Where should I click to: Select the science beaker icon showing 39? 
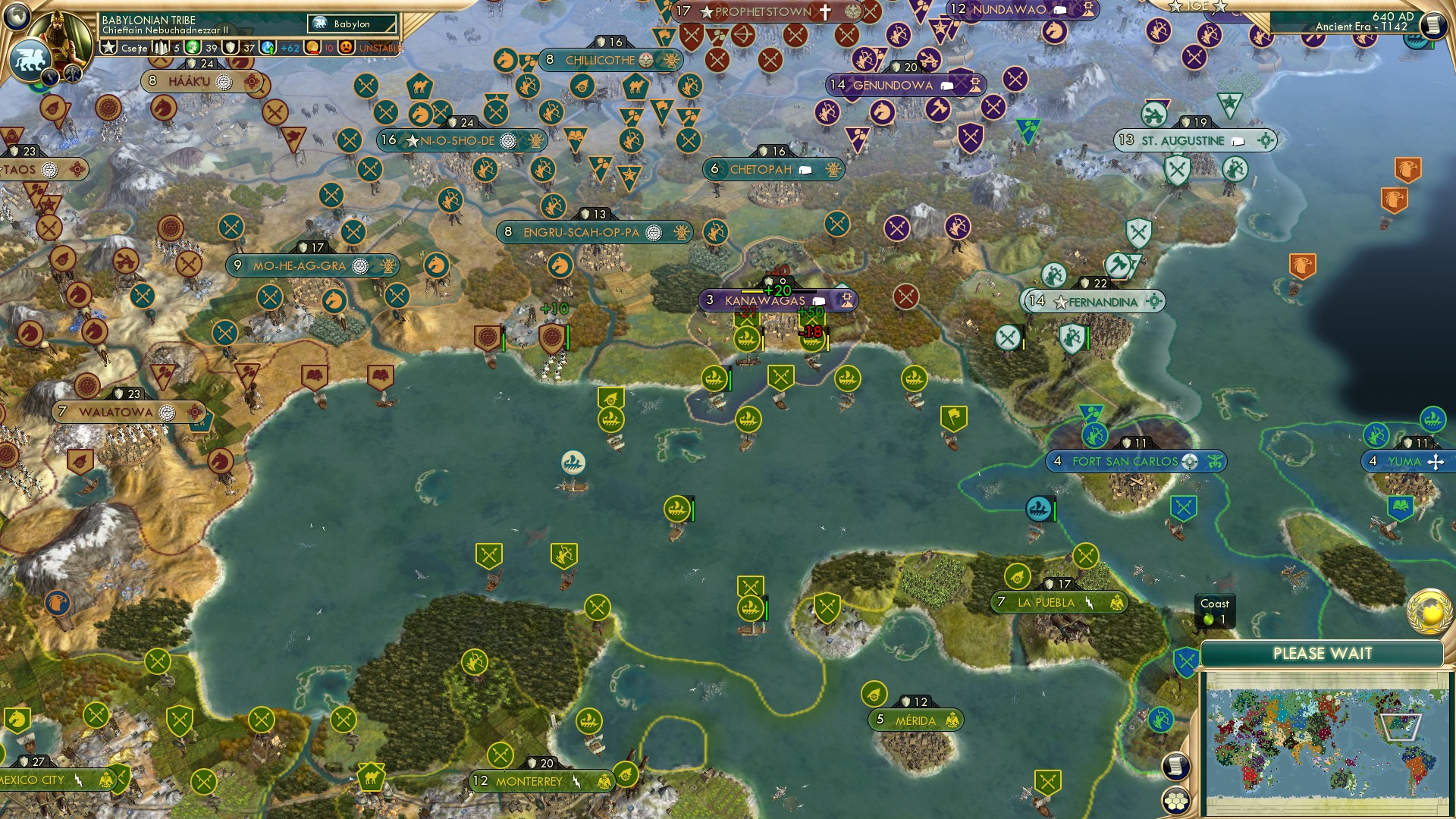click(191, 48)
